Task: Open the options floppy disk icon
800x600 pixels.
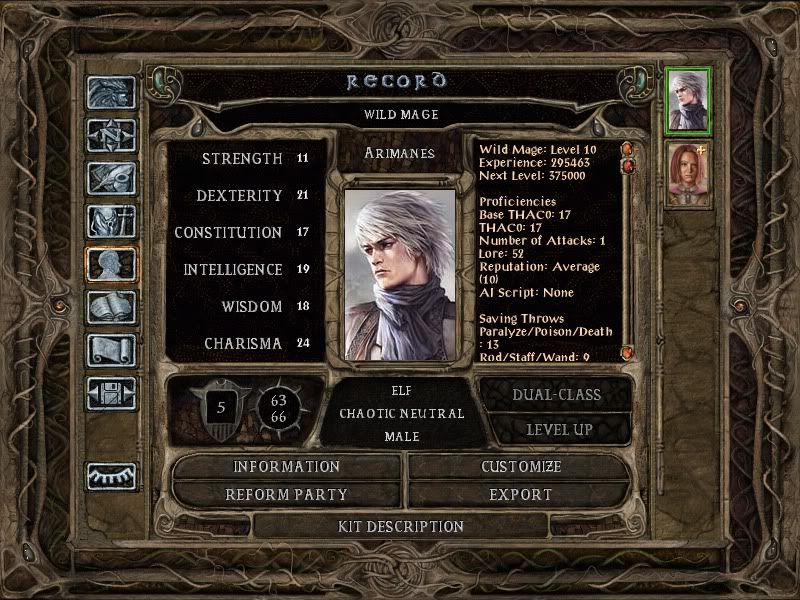Action: pyautogui.click(x=111, y=393)
